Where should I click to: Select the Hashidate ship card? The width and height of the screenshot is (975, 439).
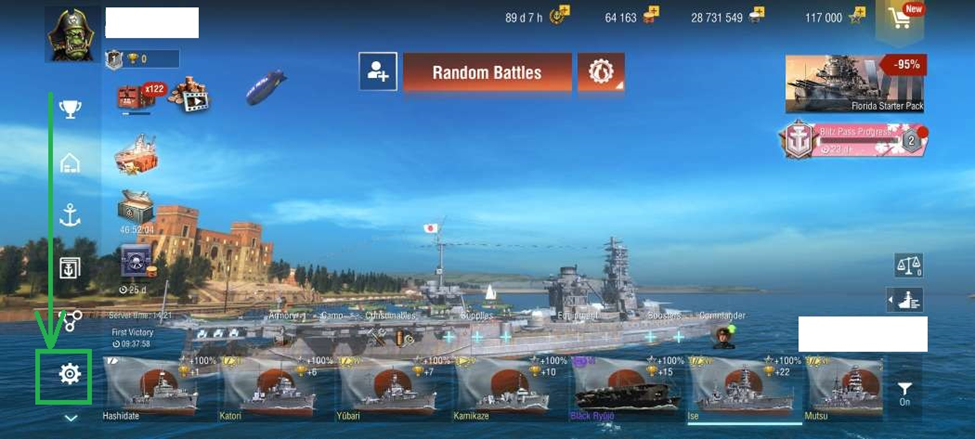(x=160, y=386)
